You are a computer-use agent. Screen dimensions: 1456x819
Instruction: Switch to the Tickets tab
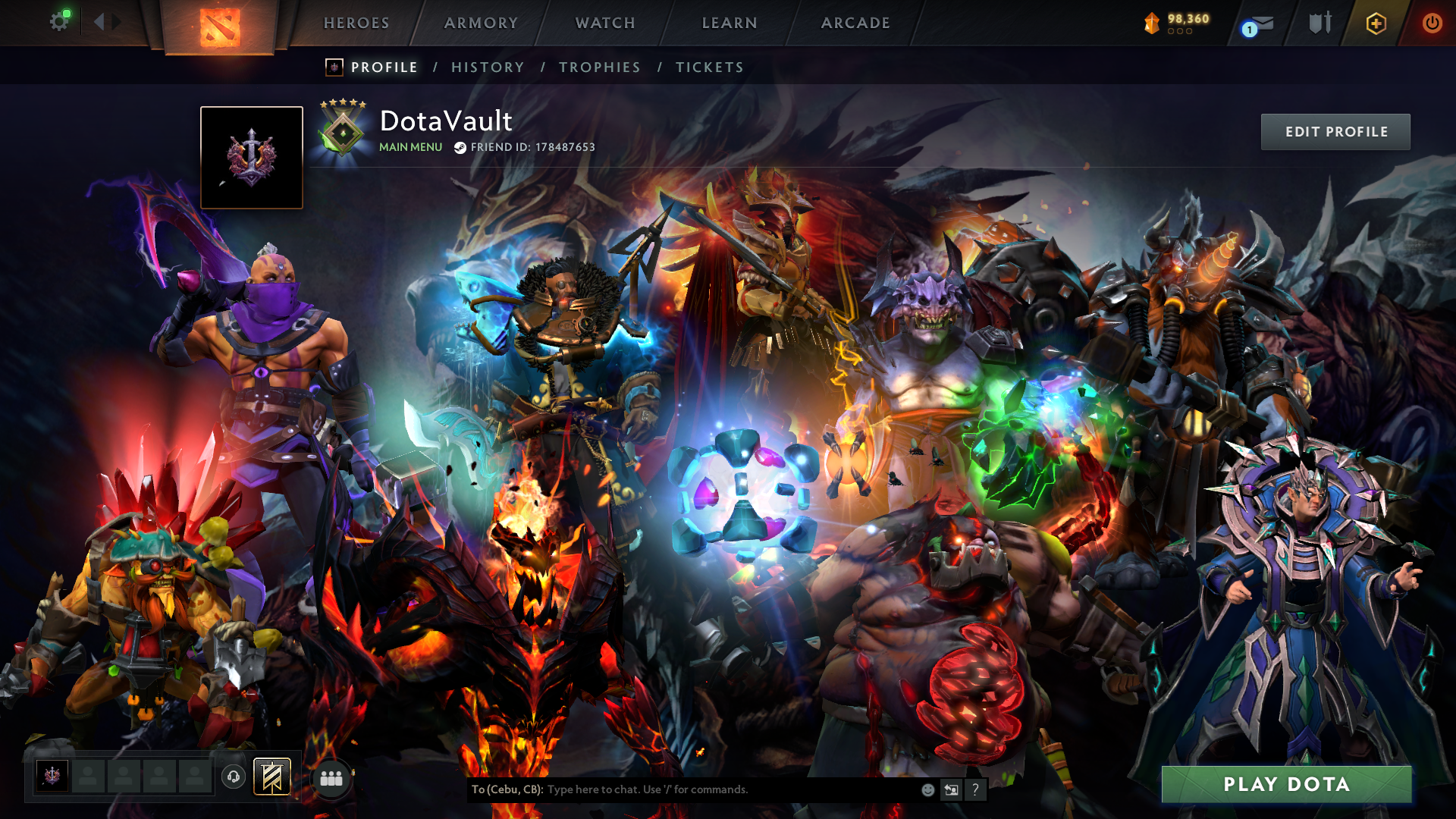pos(710,67)
